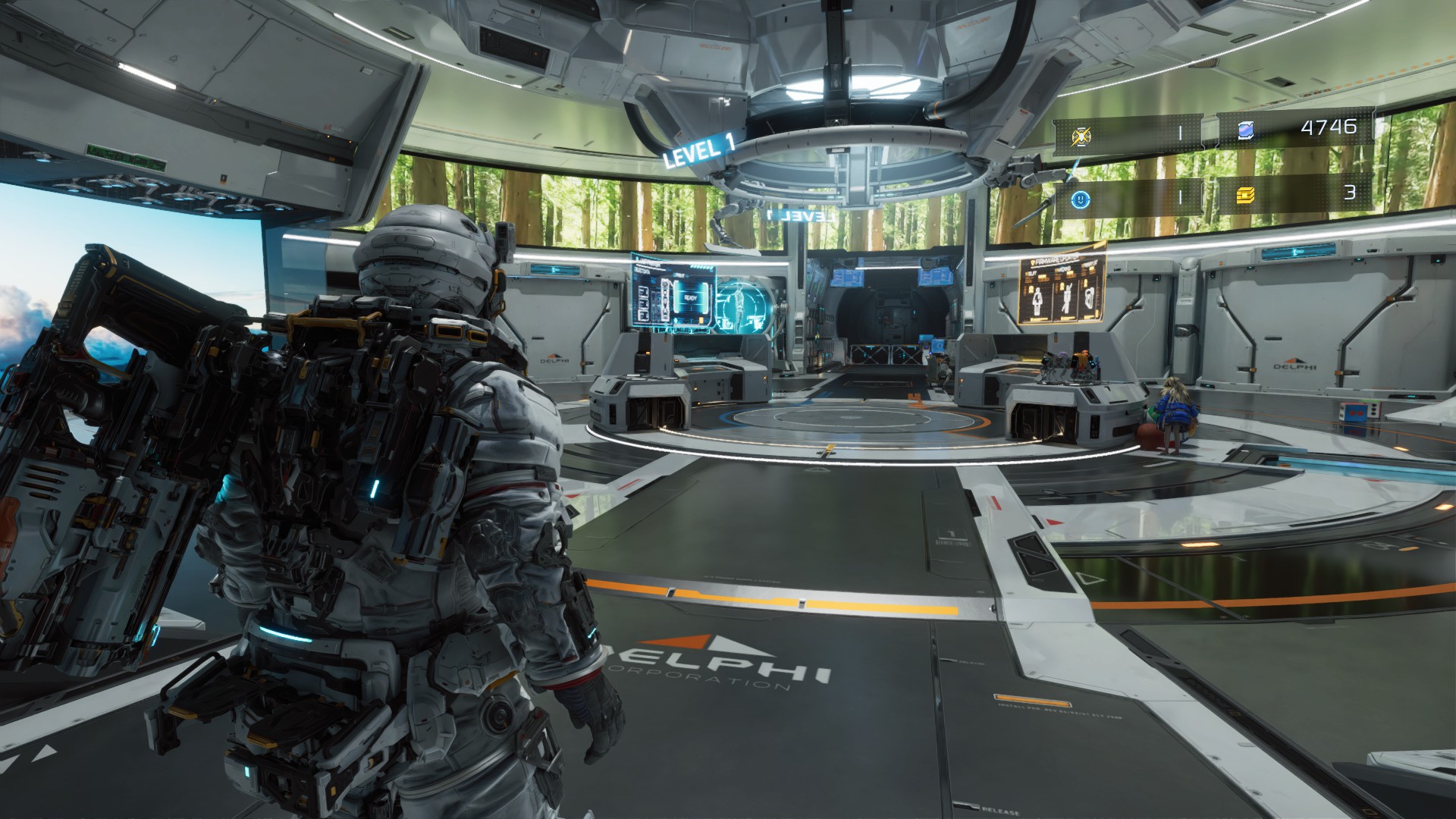
Task: Click the yellow crossed-bolt resource icon
Action: tap(1082, 136)
